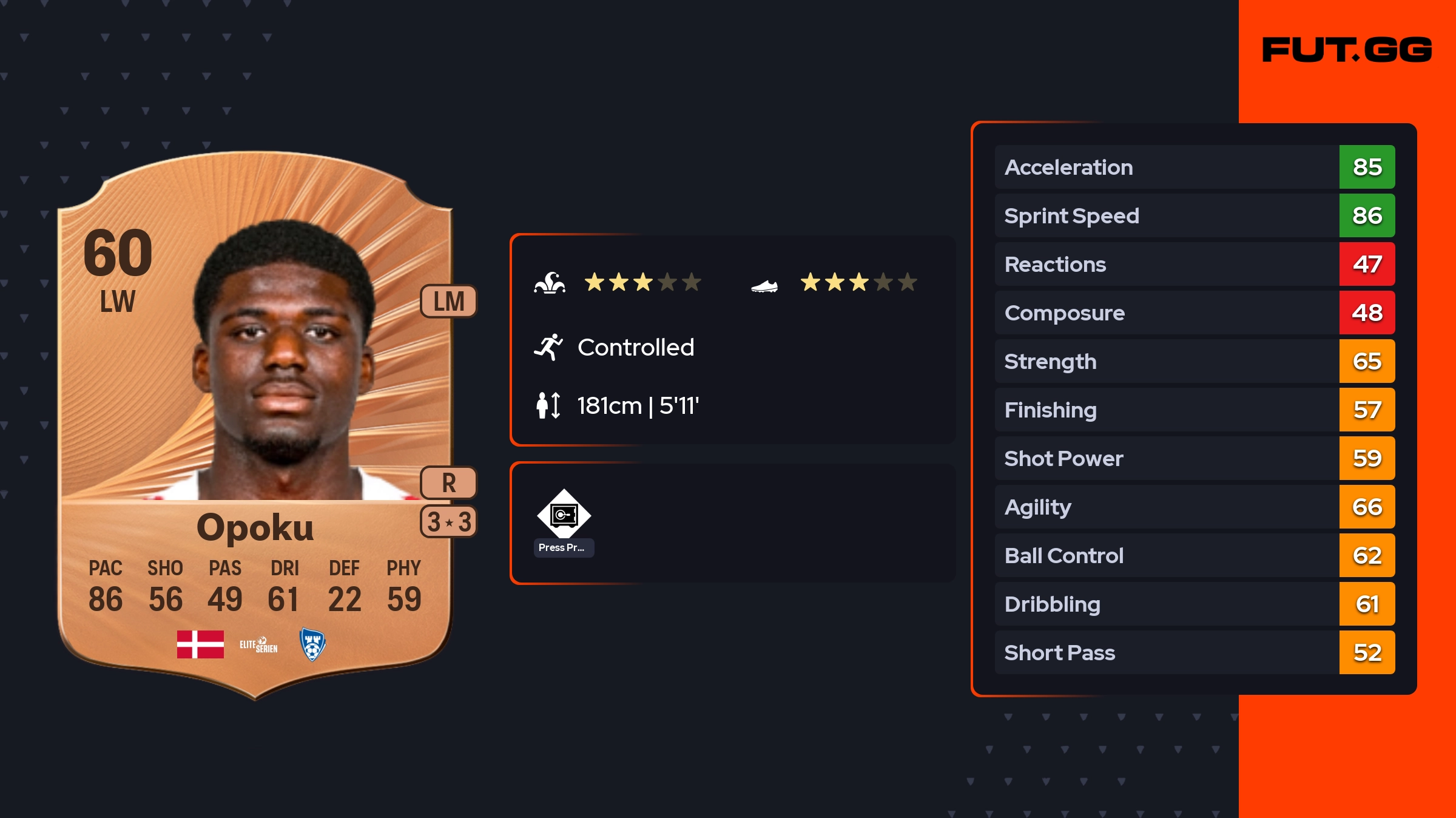
Task: Click the Press Proven playstyle icon
Action: [564, 515]
